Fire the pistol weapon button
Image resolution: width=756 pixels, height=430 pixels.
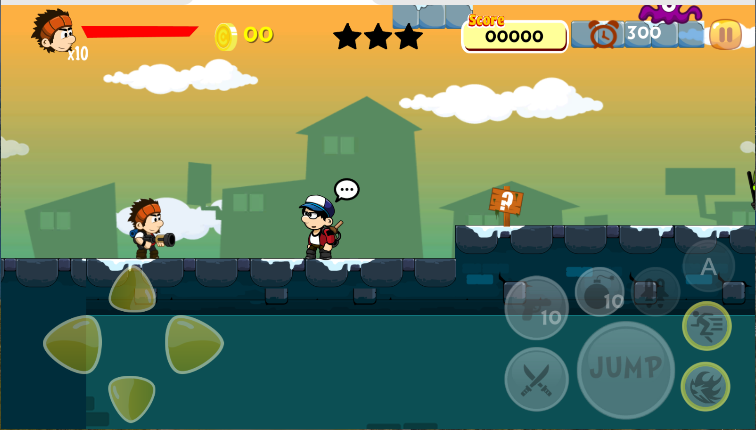(x=536, y=307)
